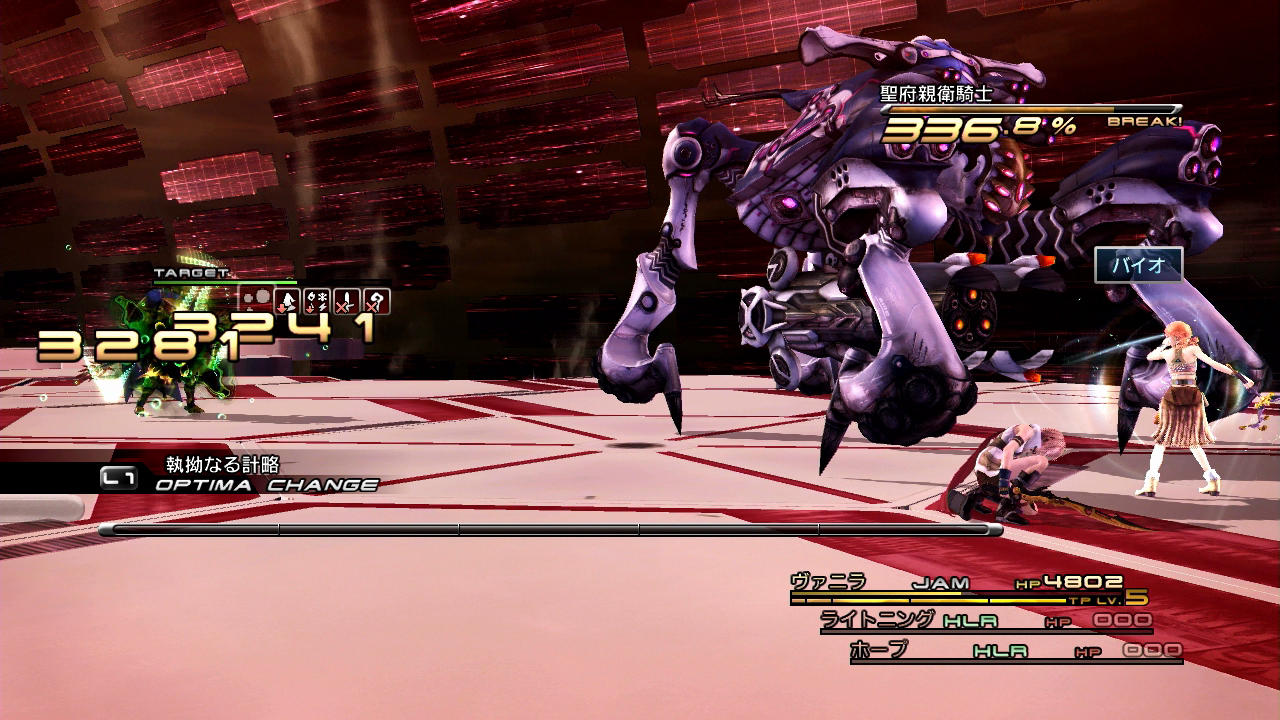The image size is (1280, 720).
Task: Select the OPTIMA CHANGE paradigm label
Action: tap(266, 485)
